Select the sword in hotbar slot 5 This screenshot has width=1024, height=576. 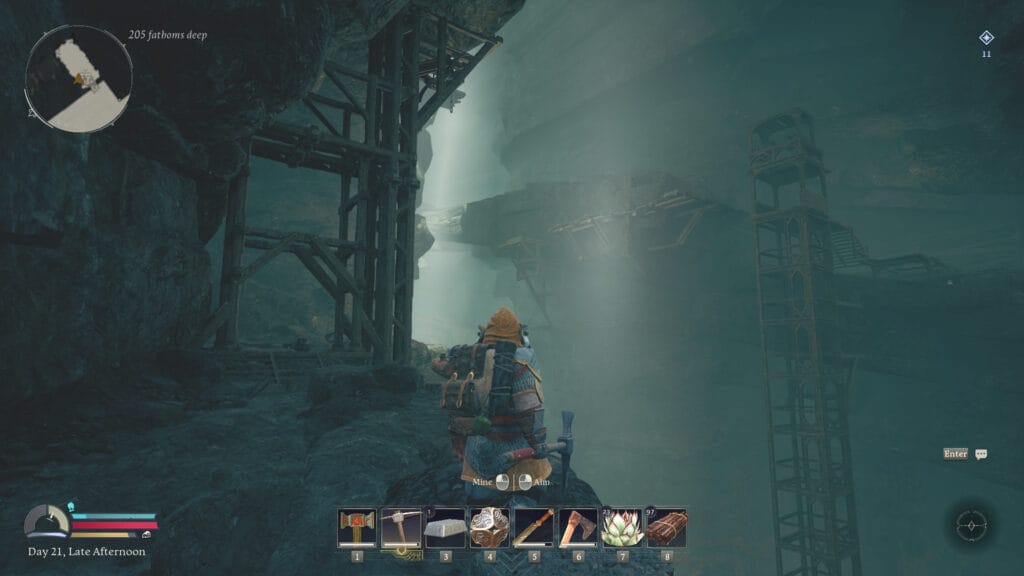coord(533,527)
